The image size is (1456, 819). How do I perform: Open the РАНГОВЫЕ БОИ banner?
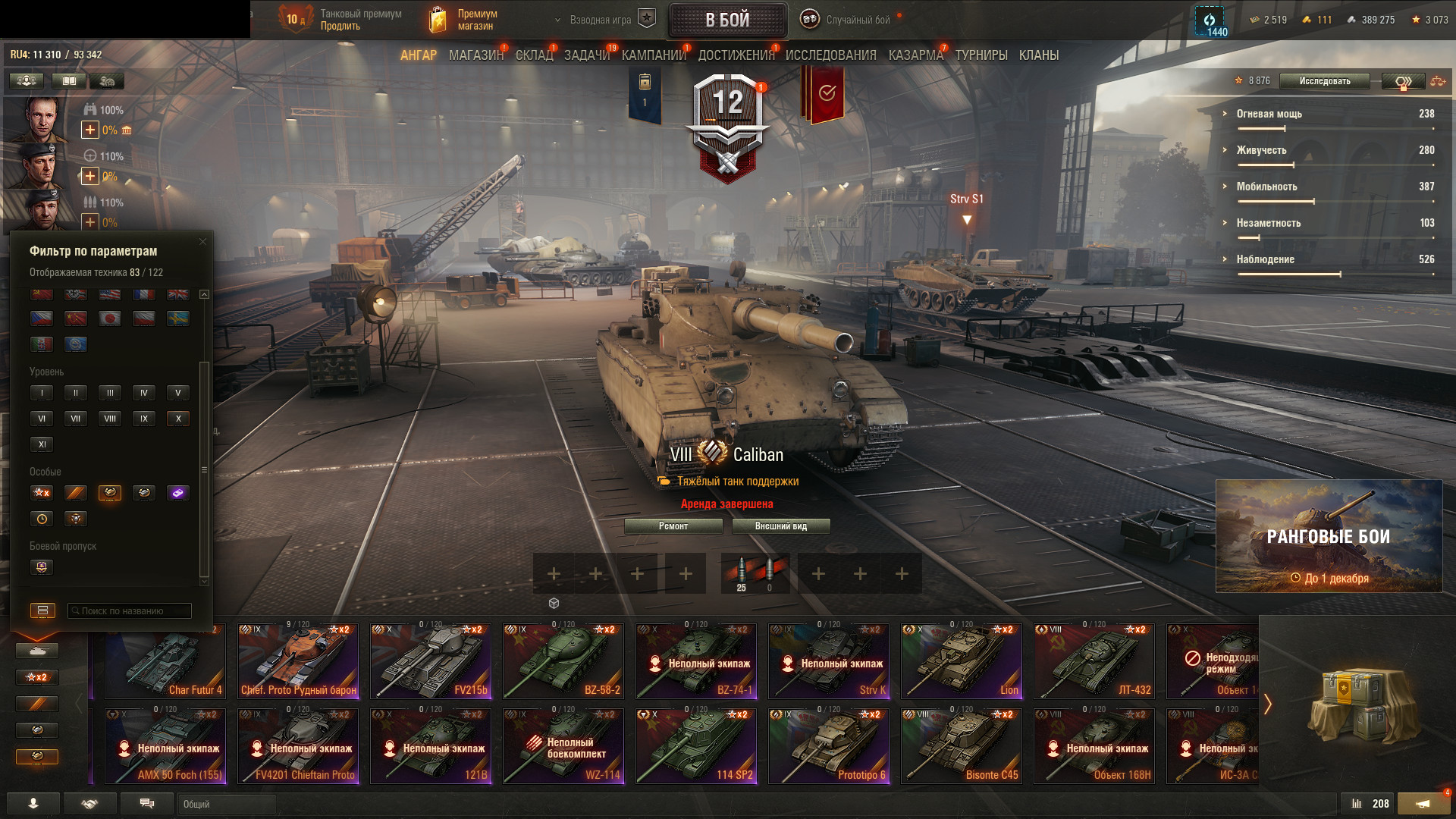pos(1329,536)
